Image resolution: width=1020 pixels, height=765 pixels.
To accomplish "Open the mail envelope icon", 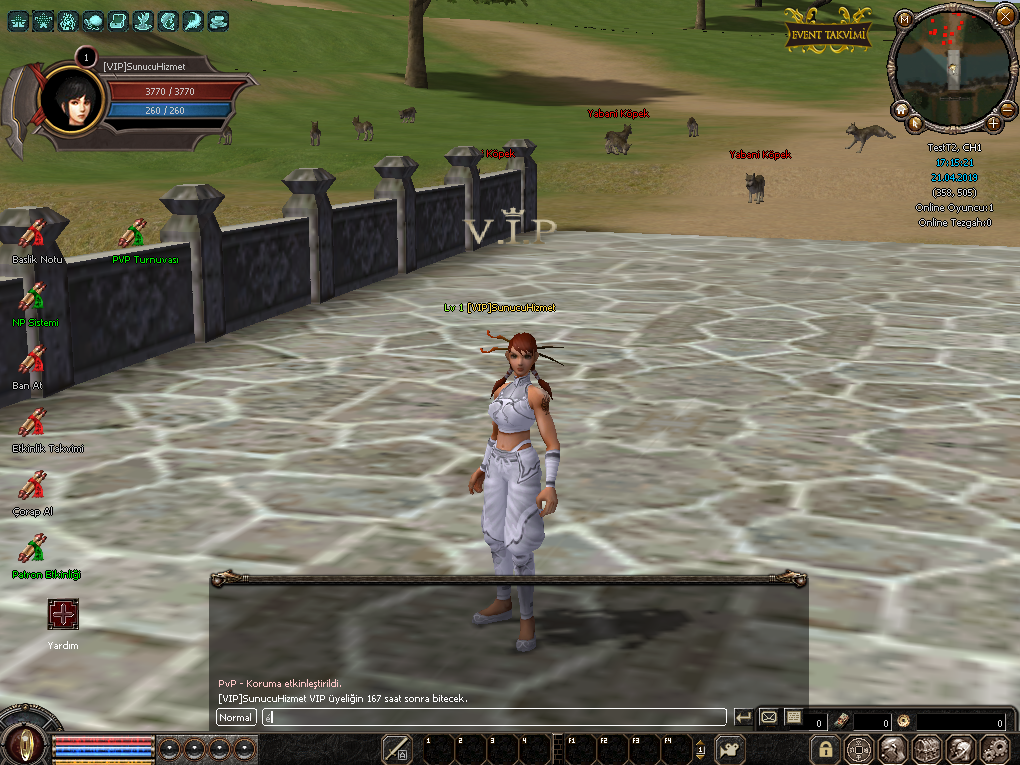I will (x=769, y=717).
